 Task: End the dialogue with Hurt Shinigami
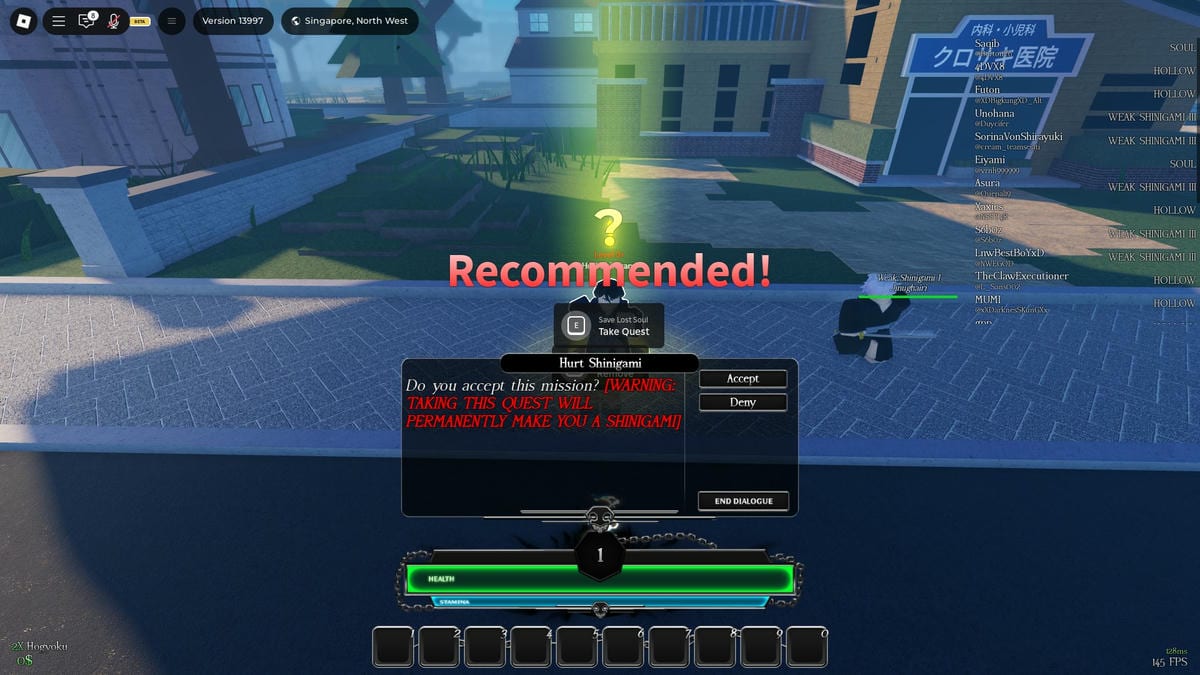pos(743,501)
